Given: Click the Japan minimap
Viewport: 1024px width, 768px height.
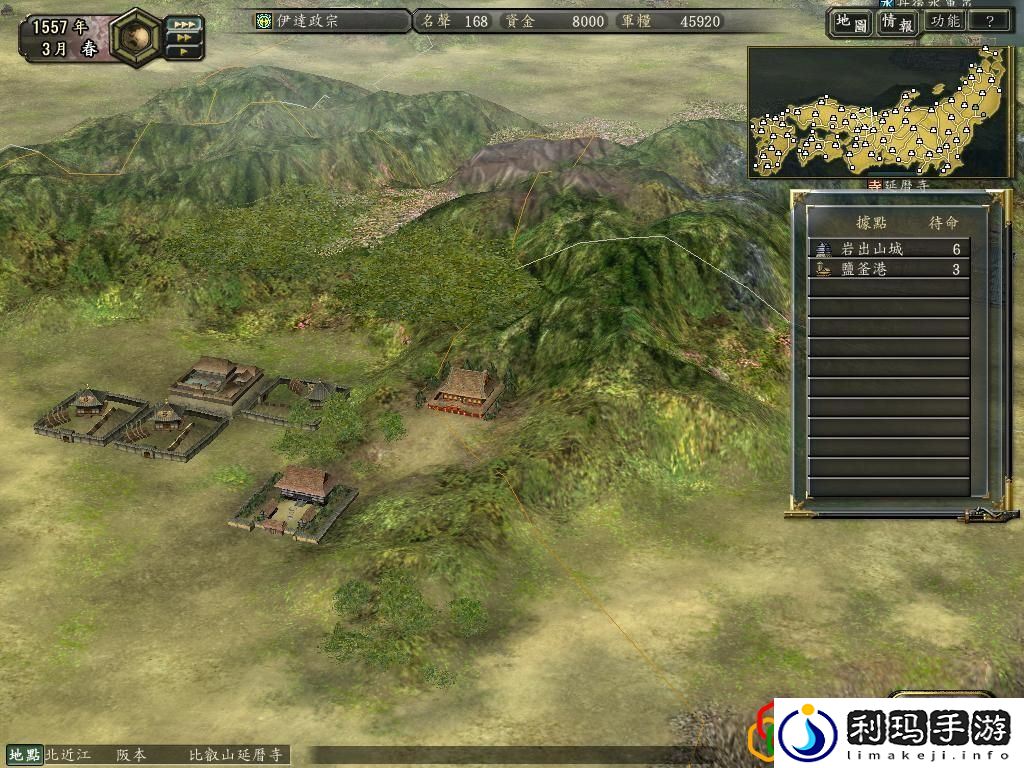Looking at the screenshot, I should pos(880,112).
